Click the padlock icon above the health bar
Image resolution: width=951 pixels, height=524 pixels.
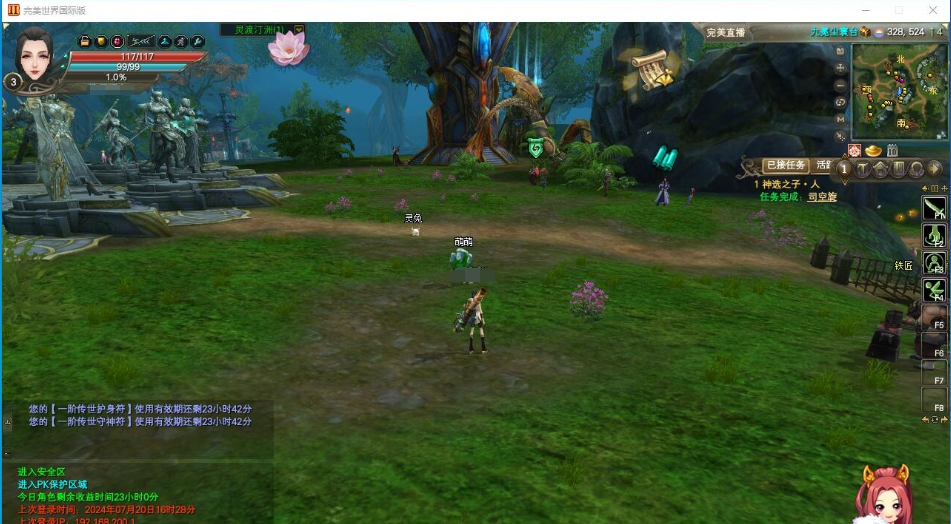(85, 41)
